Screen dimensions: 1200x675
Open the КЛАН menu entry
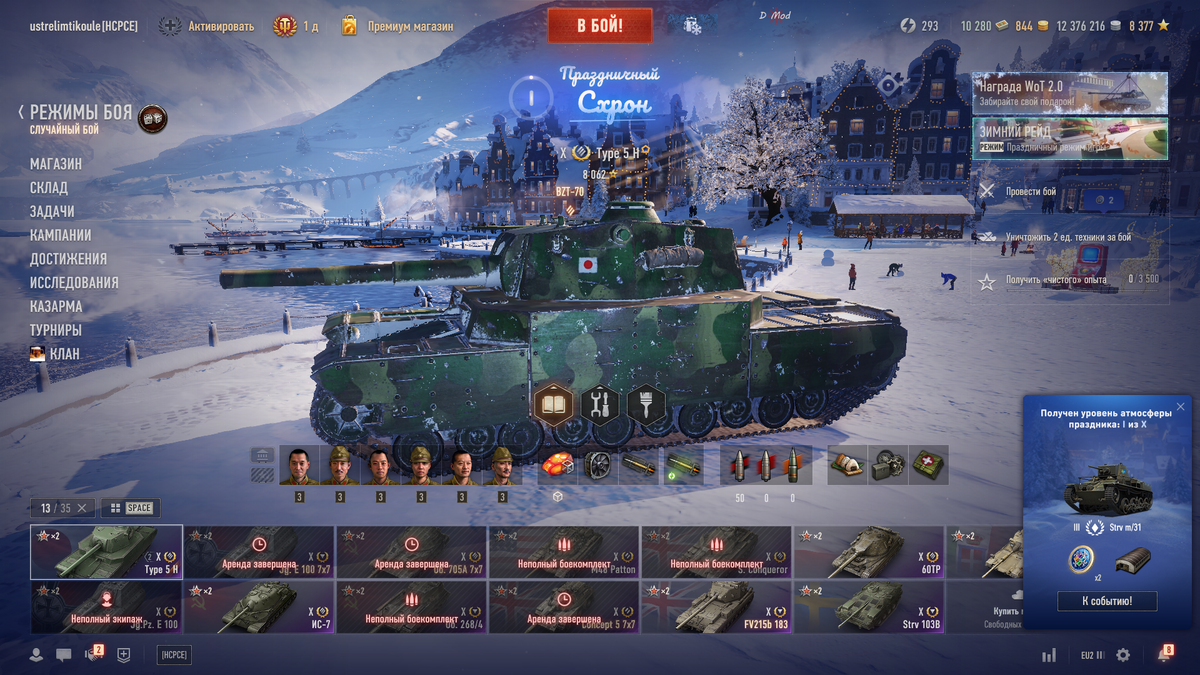click(64, 354)
